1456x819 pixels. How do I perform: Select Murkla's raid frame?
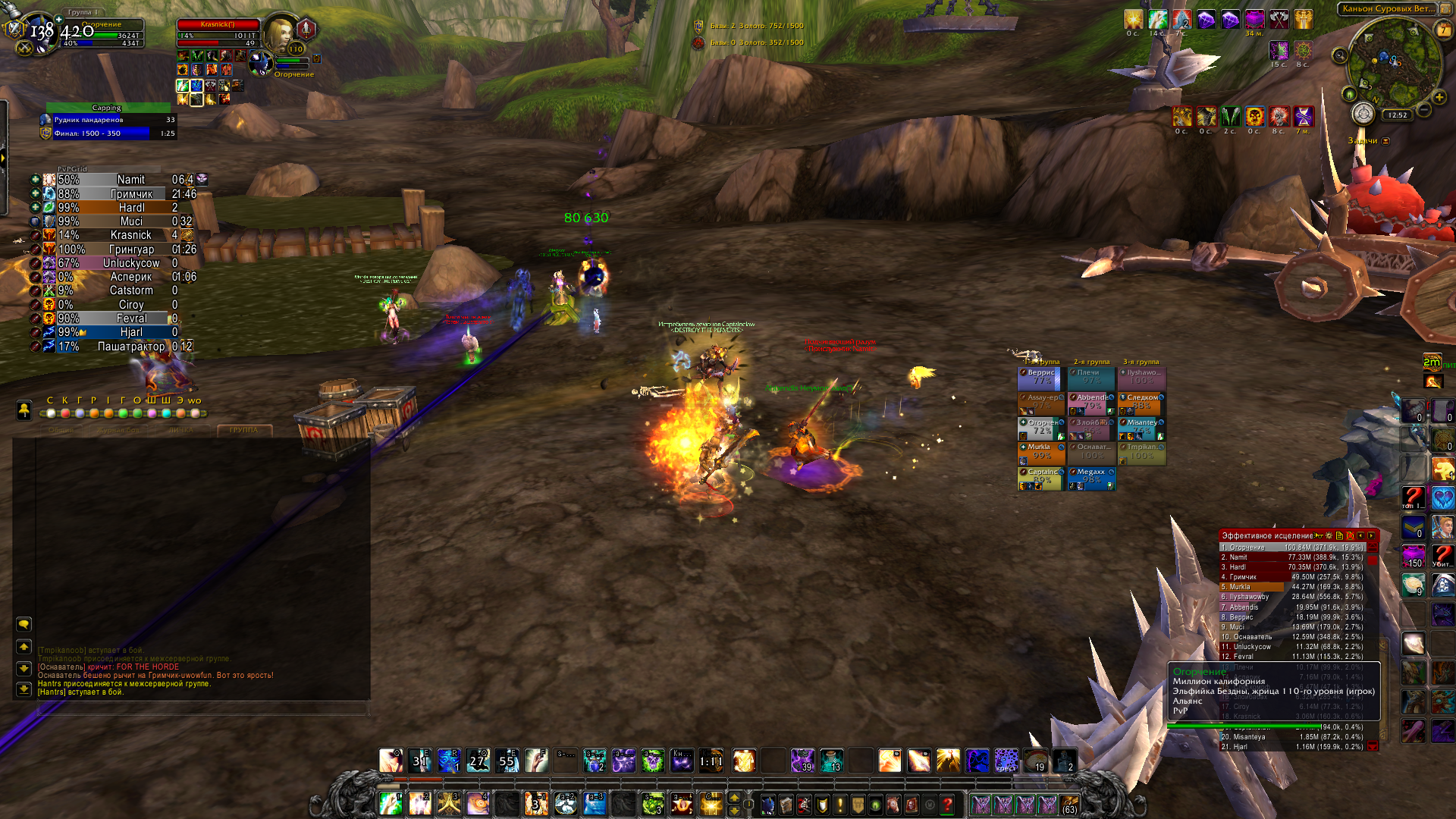tap(1040, 453)
